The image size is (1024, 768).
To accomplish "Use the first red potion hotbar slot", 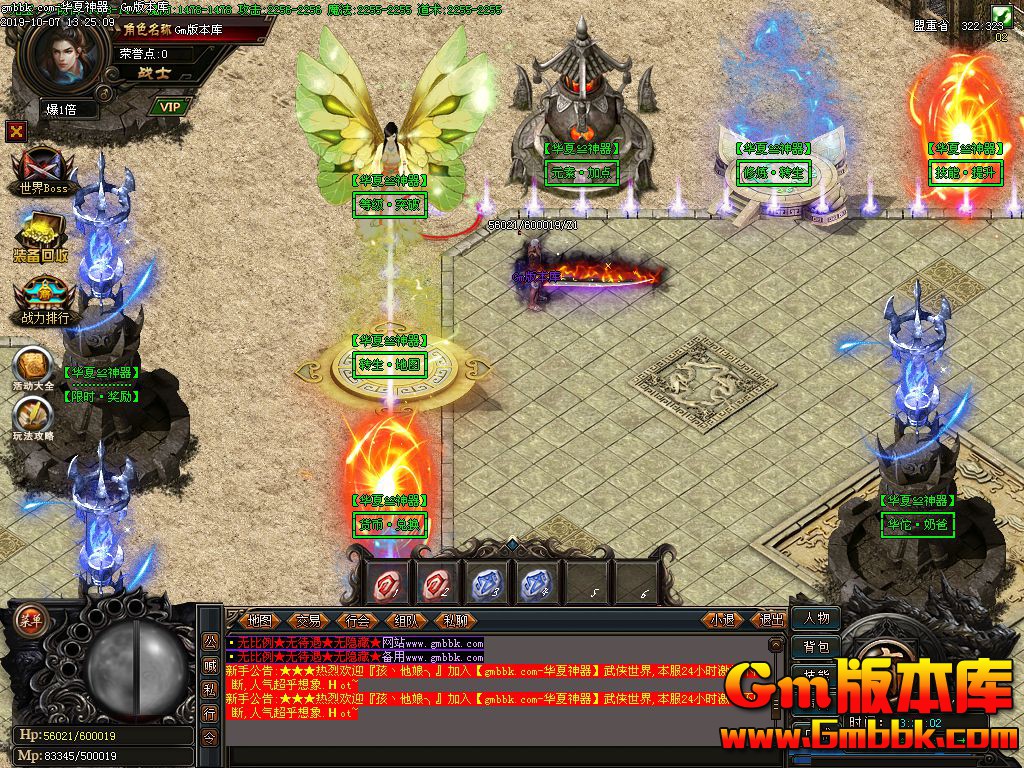I will (x=387, y=582).
